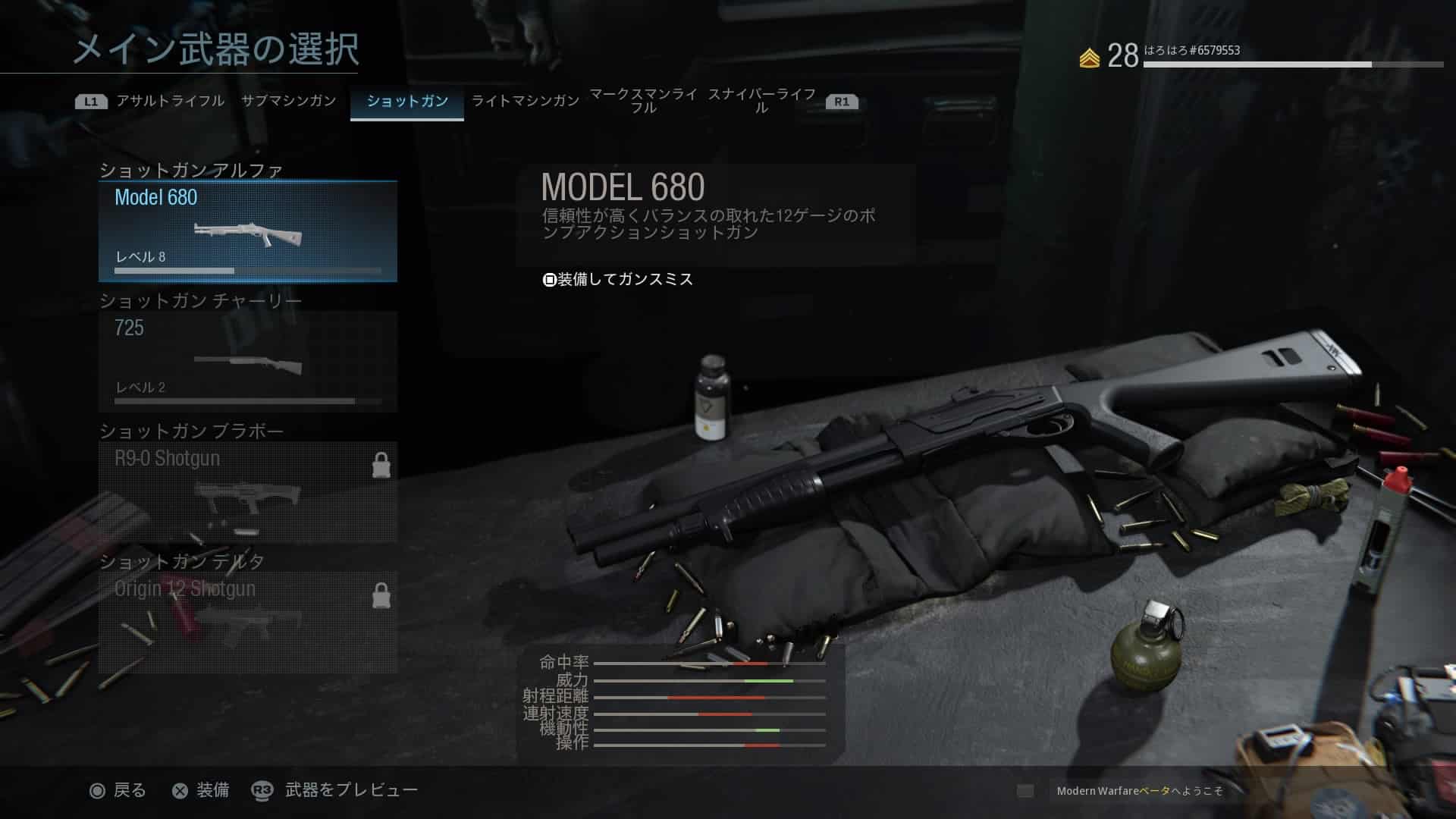Click 武器をプレビュー at the bottom
The height and width of the screenshot is (819, 1456).
point(350,789)
